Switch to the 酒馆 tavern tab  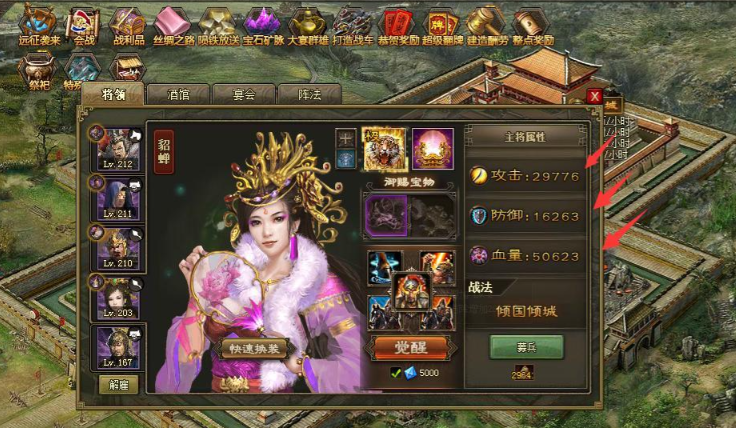(x=179, y=95)
